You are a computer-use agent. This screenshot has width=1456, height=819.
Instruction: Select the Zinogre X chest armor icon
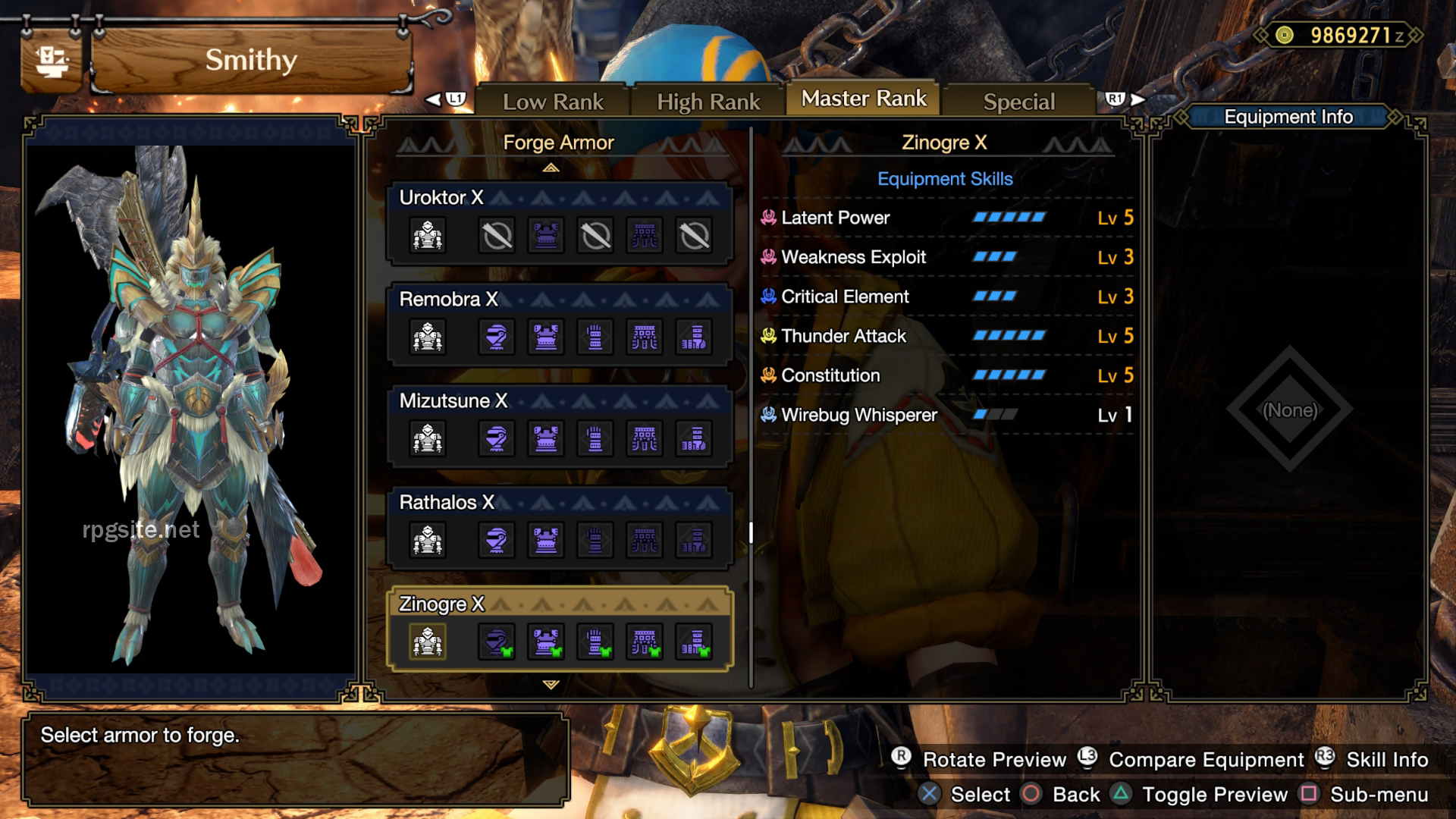(546, 642)
